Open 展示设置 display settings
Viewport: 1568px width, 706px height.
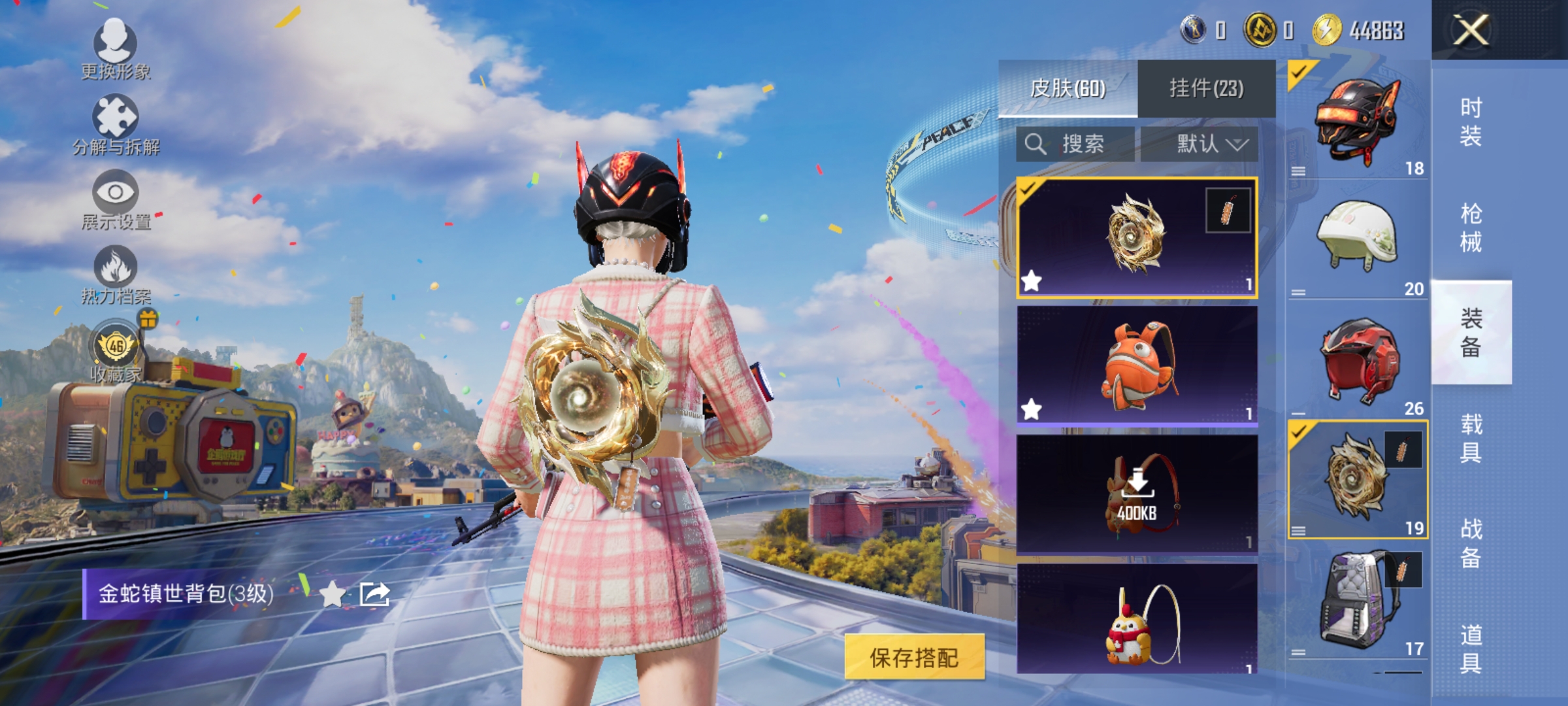(116, 194)
